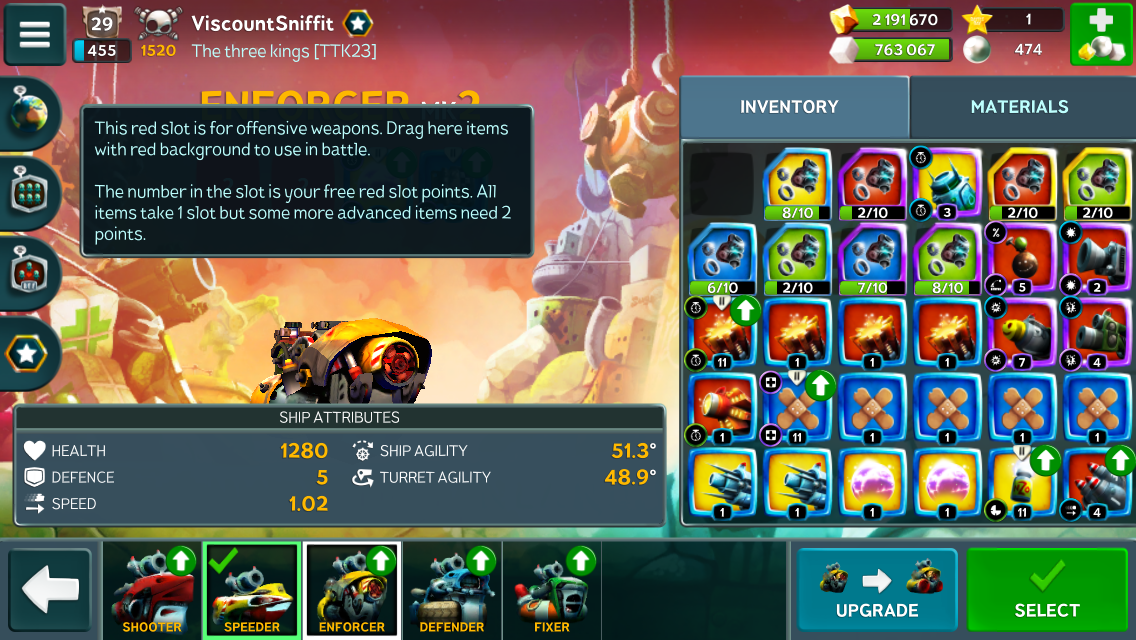Open the green plus shop button
This screenshot has width=1136, height=640.
(x=1100, y=35)
